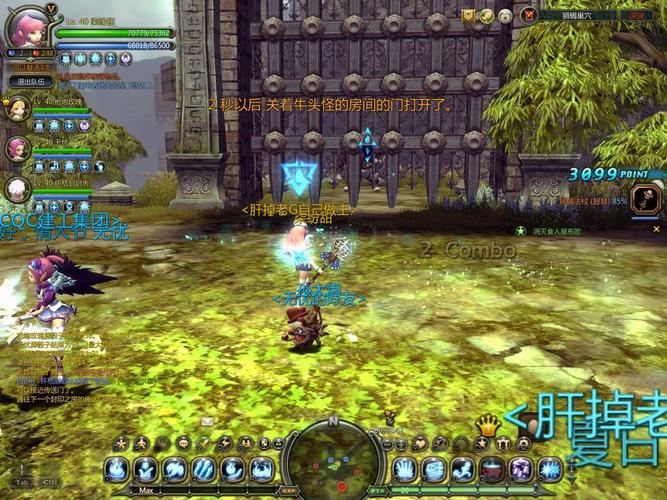
Task: Click the 消灭食人魔布欧 quest tracker
Action: 560,231
